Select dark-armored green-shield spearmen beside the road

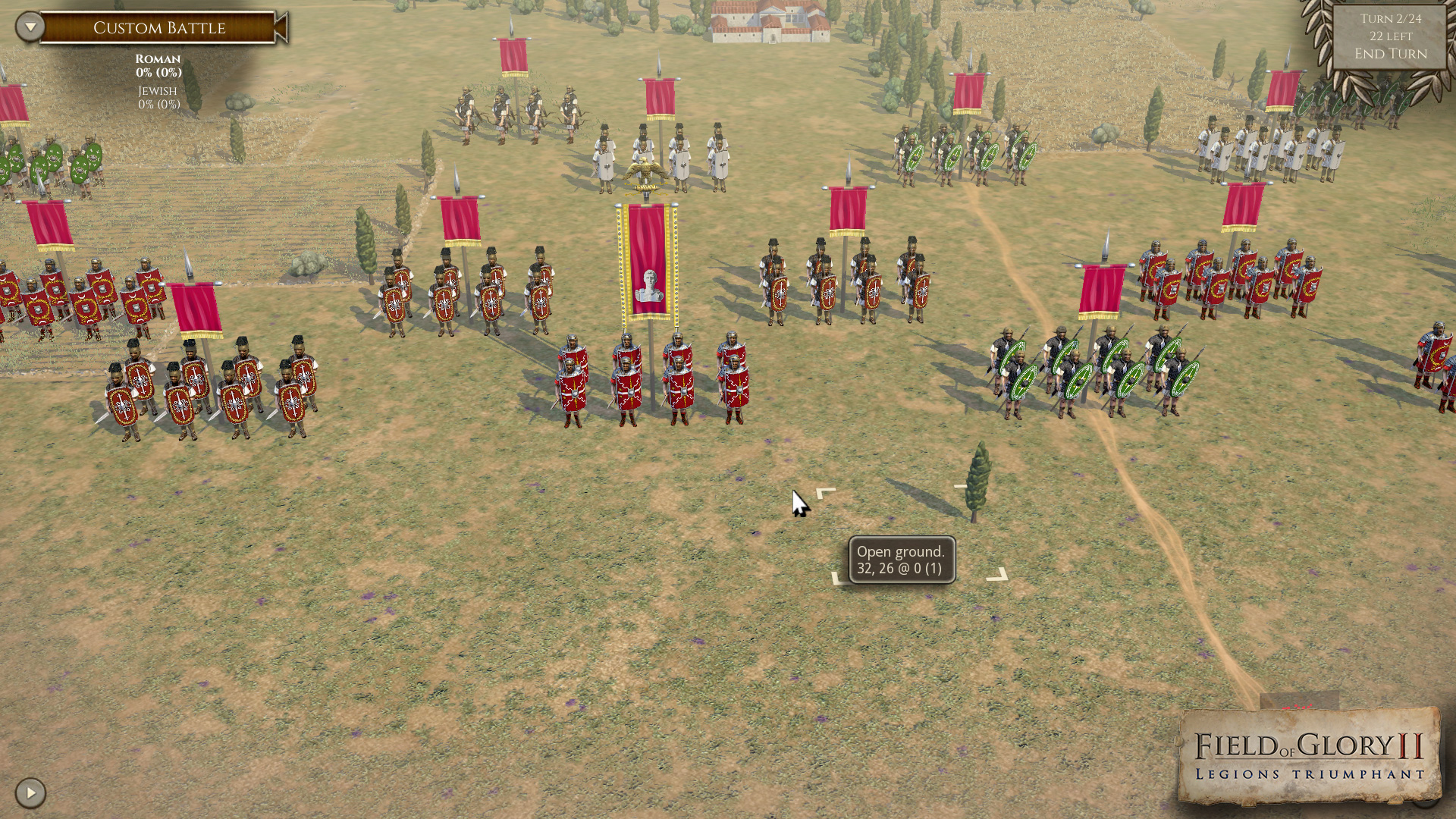coord(1084,372)
